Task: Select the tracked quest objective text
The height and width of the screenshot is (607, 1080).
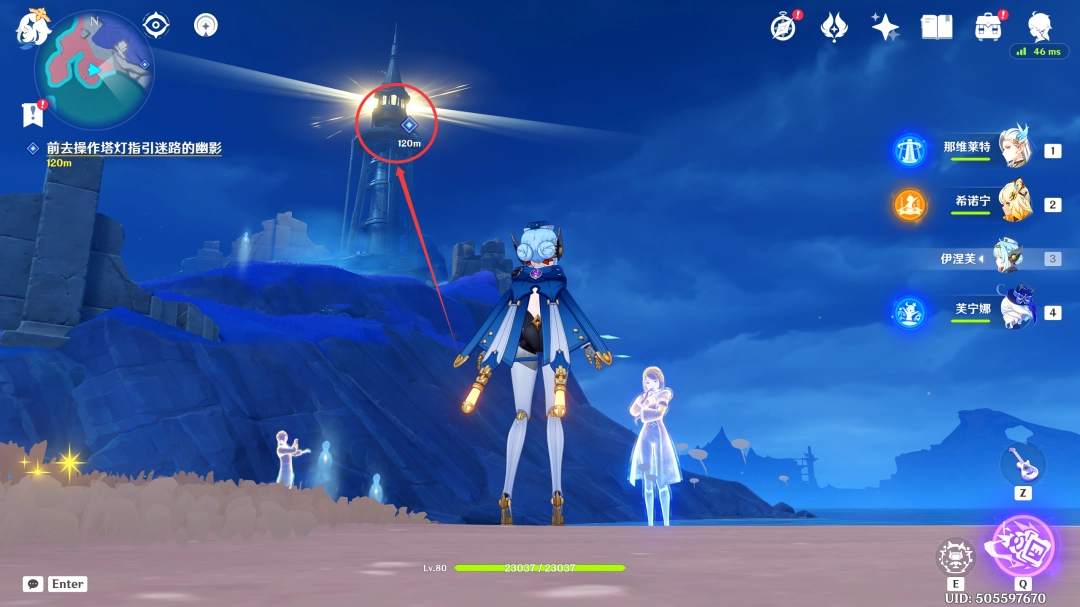Action: [133, 148]
